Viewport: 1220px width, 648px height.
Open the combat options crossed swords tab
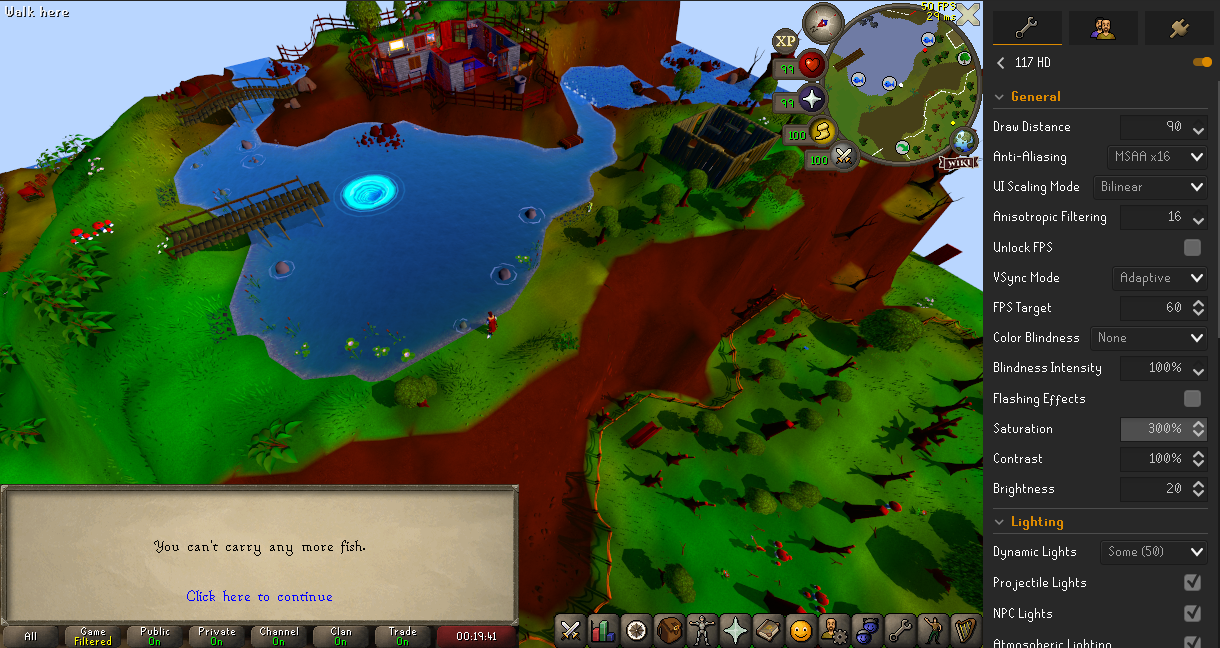pyautogui.click(x=571, y=630)
